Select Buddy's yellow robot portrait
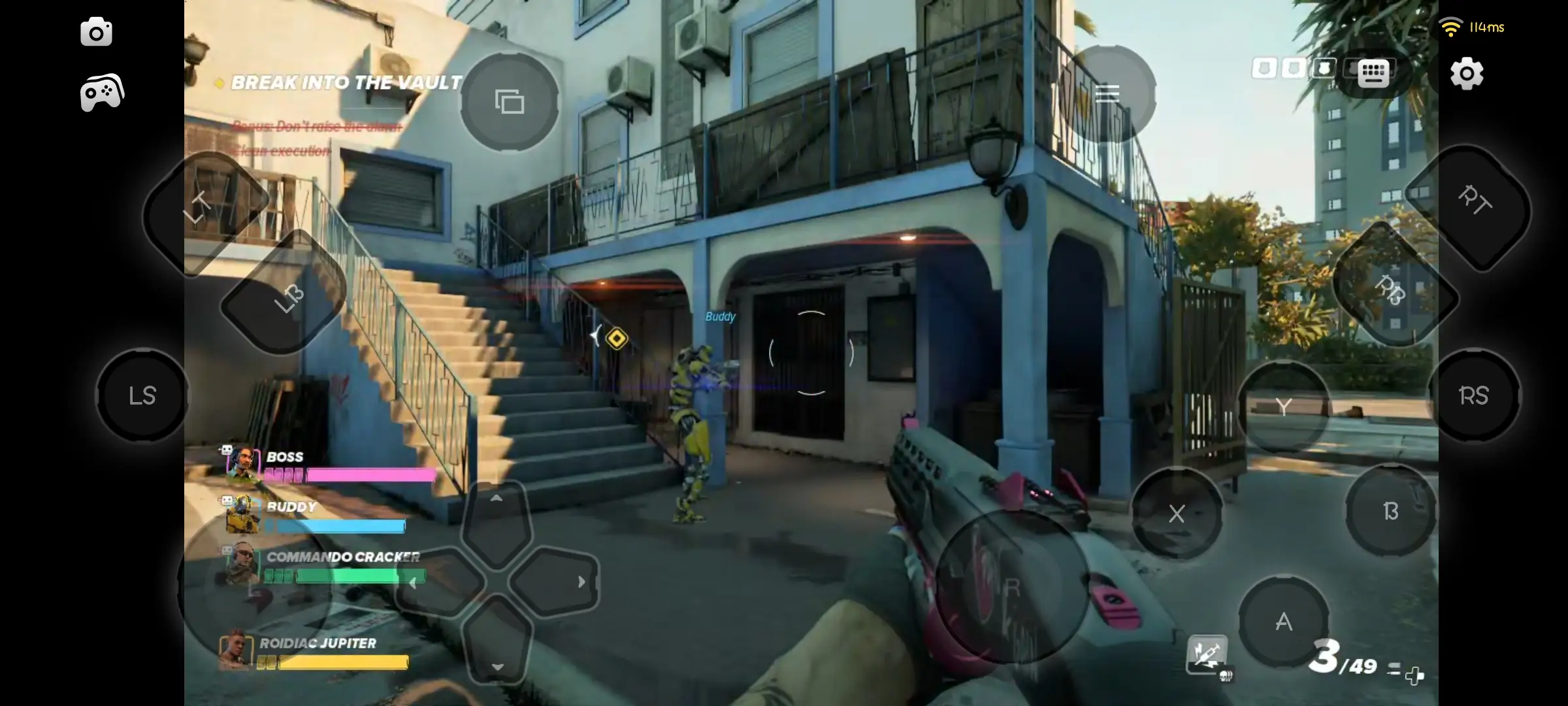 coord(241,514)
